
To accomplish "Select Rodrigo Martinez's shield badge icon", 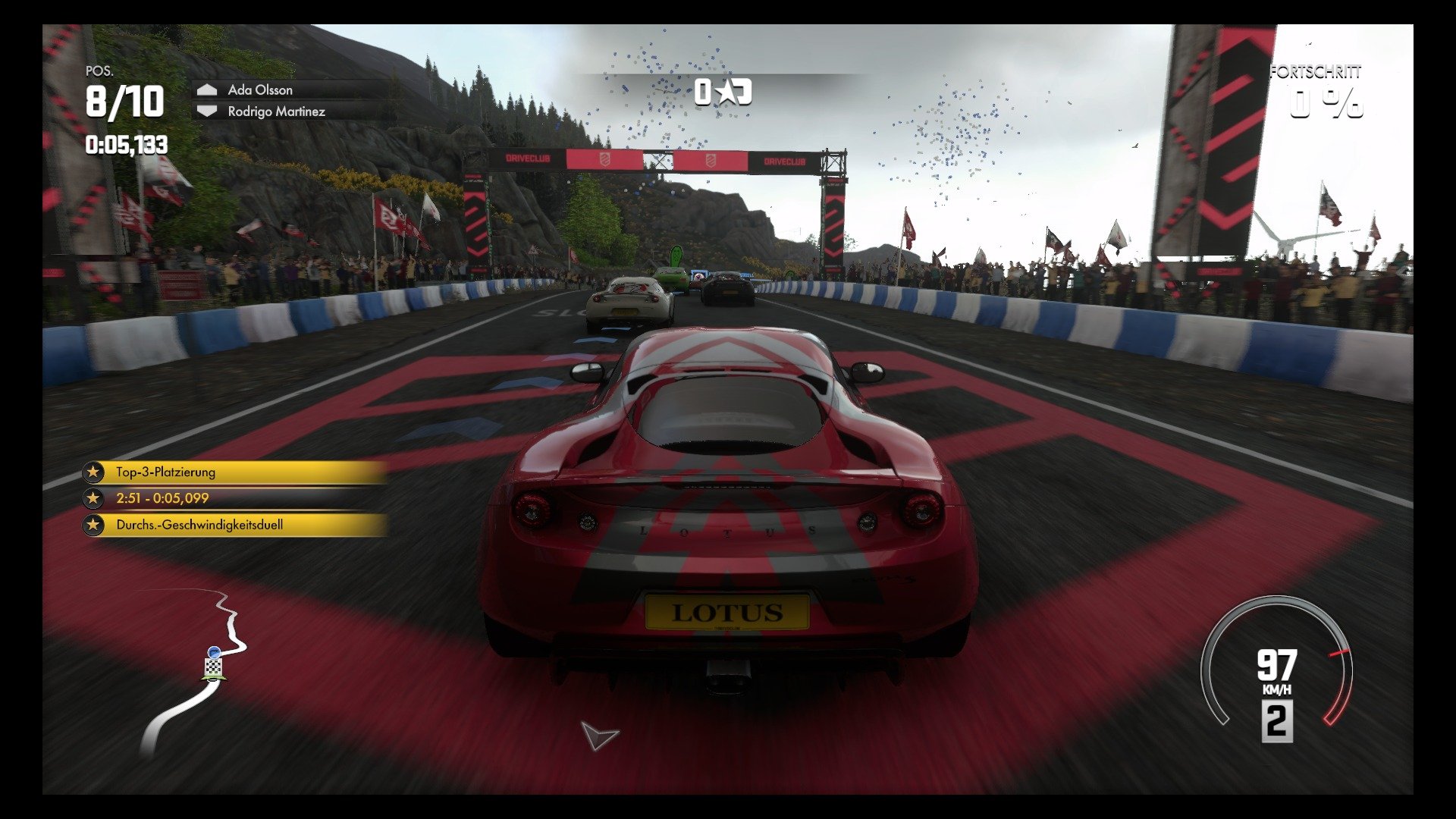I will [x=206, y=111].
